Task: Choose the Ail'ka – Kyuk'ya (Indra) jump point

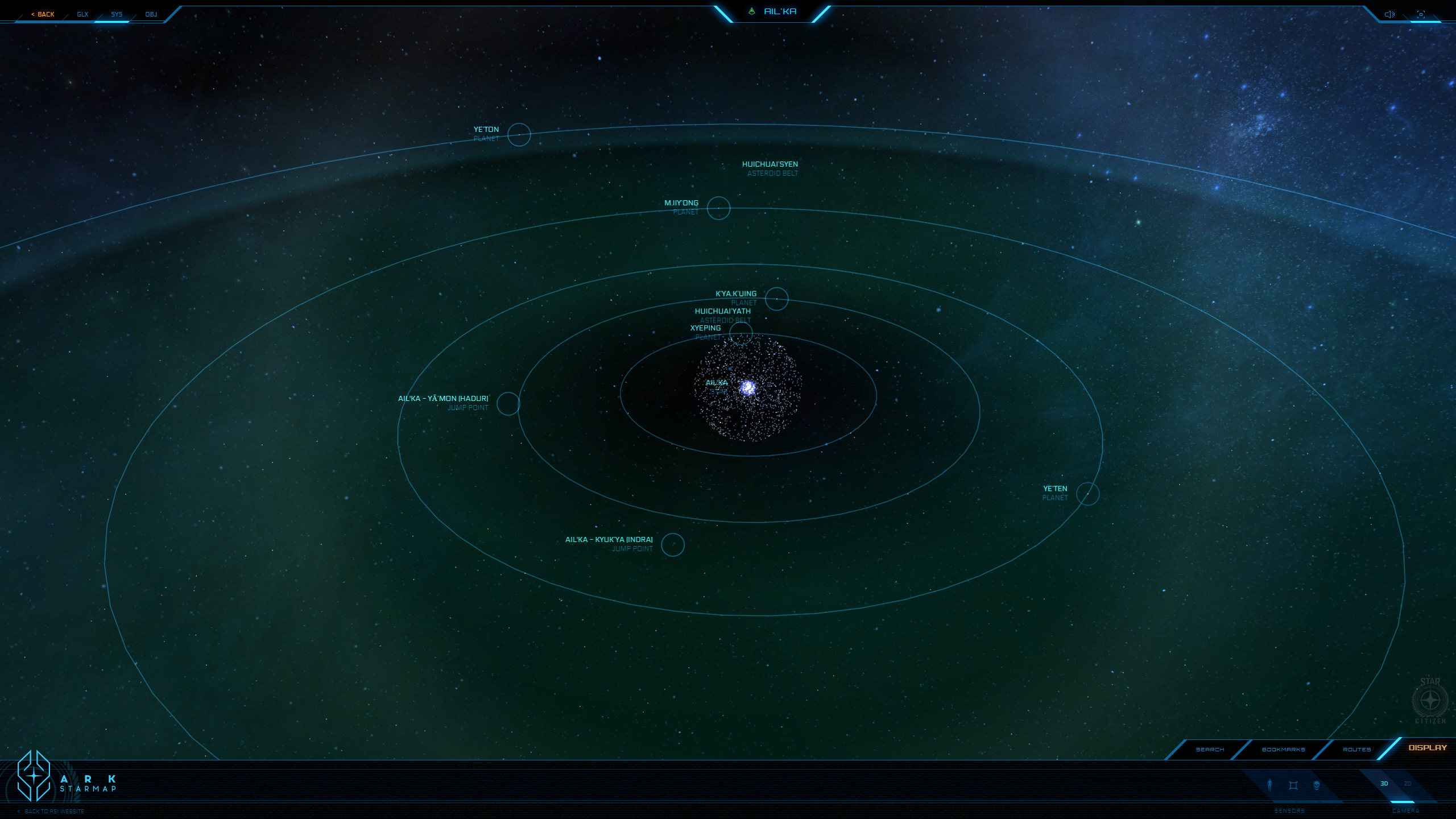Action: (x=672, y=545)
